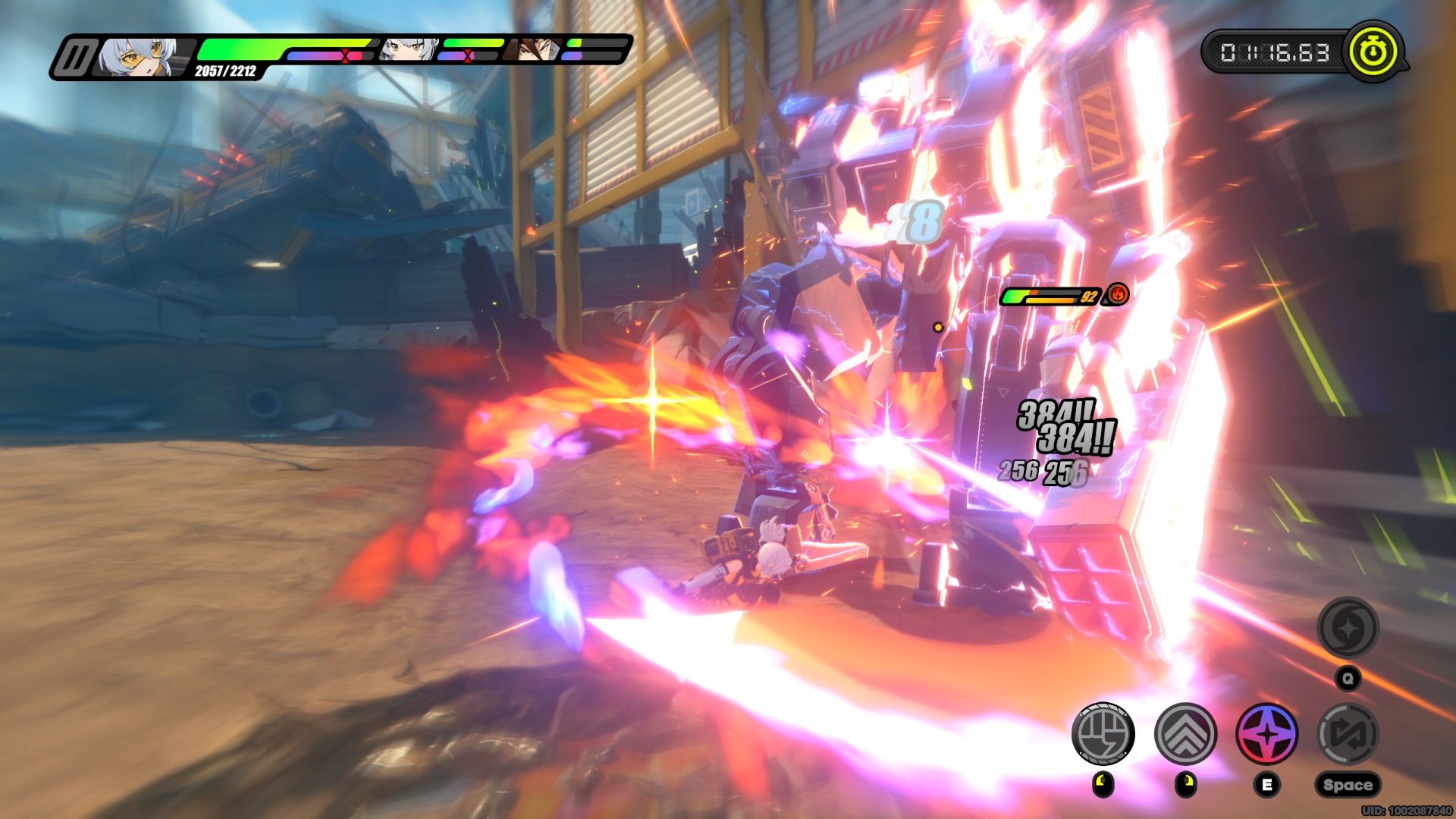Activate the ultimate ability icon
The image size is (1456, 819).
click(1348, 628)
